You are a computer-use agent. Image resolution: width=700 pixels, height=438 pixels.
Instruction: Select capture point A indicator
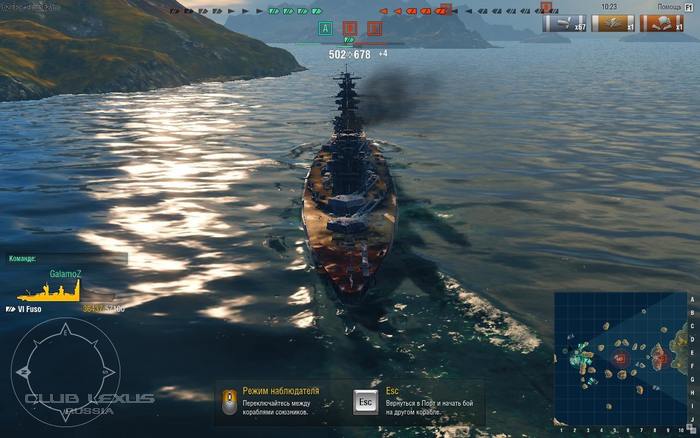coord(324,28)
